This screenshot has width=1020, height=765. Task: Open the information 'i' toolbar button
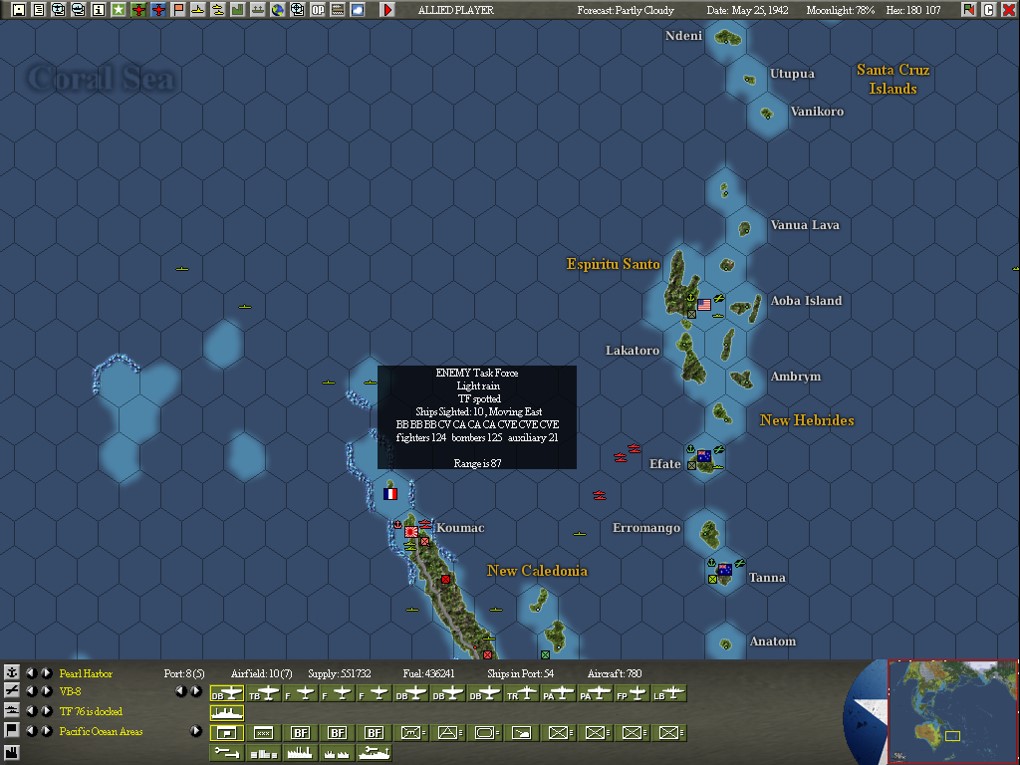point(98,10)
